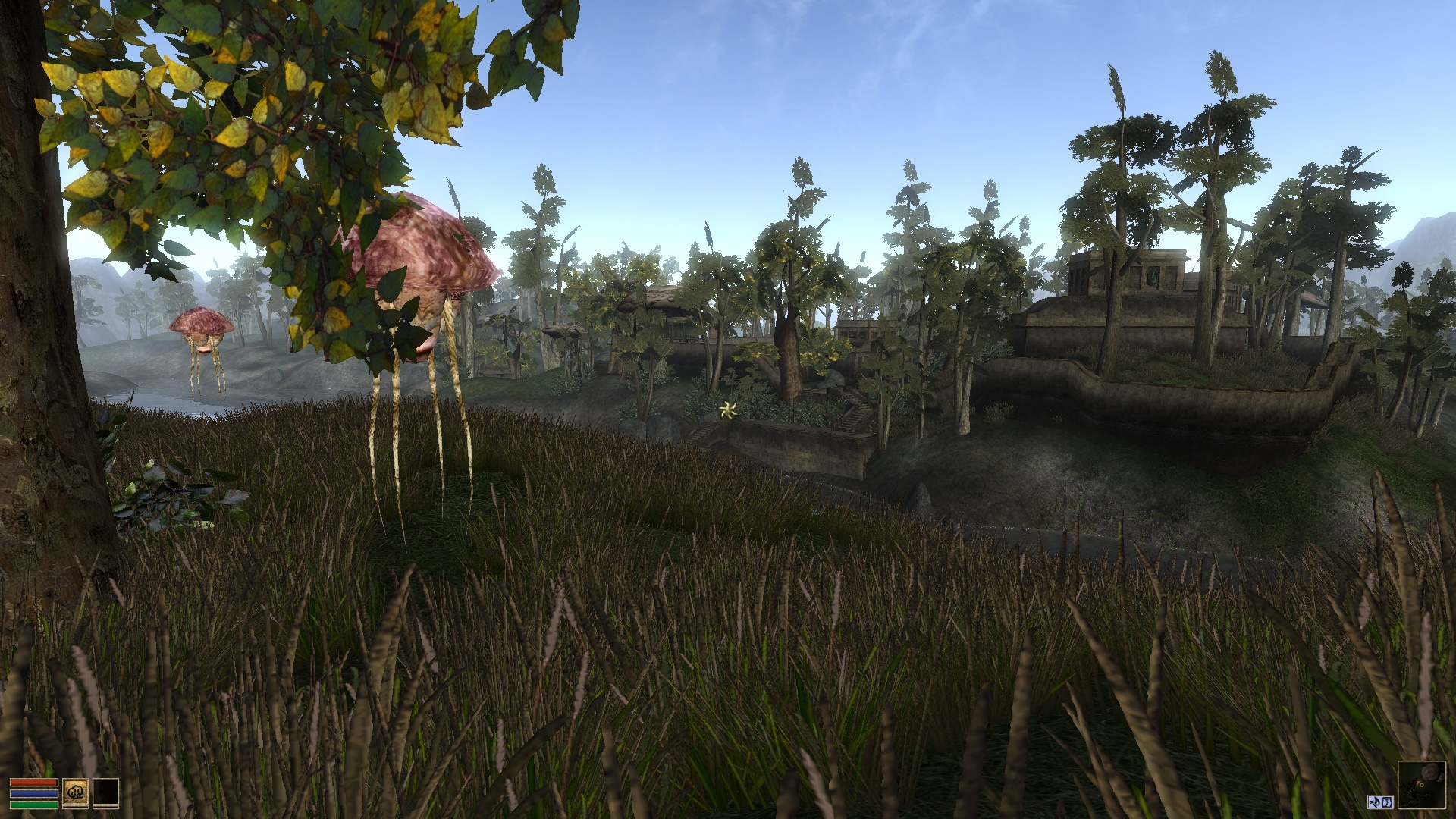Click the green fatigue bar

[34, 805]
